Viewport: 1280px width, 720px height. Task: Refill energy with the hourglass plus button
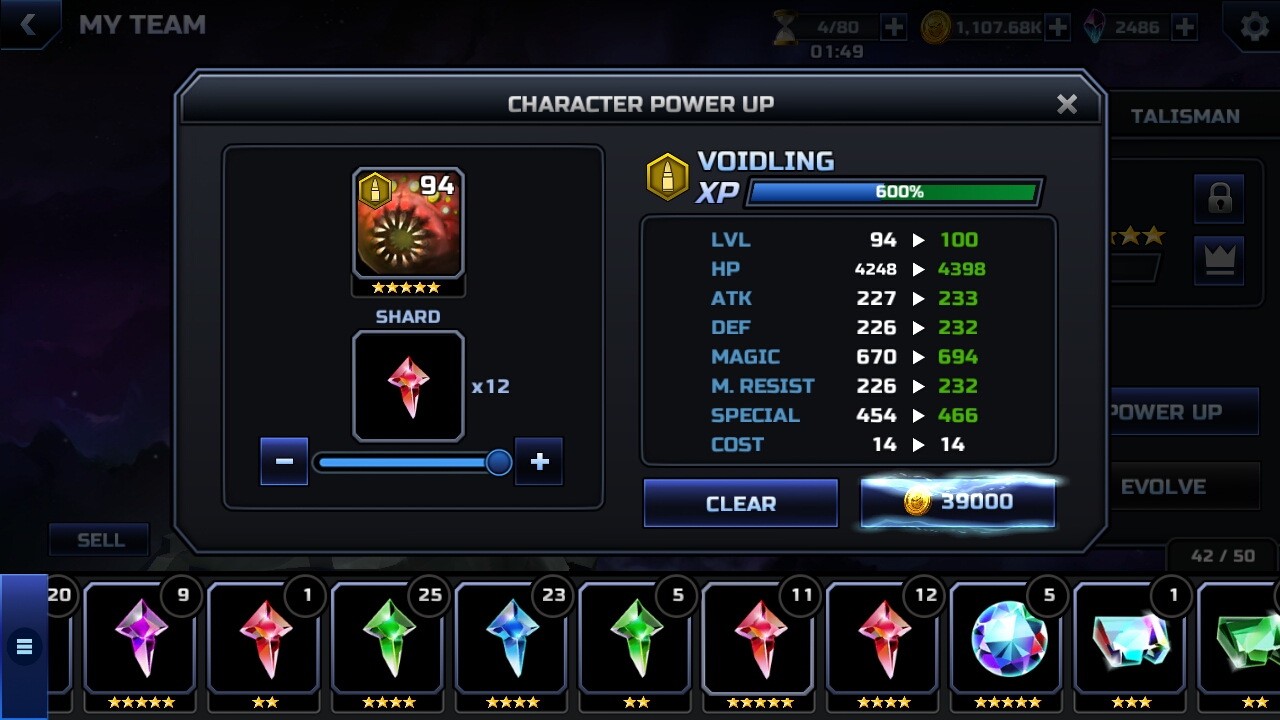click(894, 27)
